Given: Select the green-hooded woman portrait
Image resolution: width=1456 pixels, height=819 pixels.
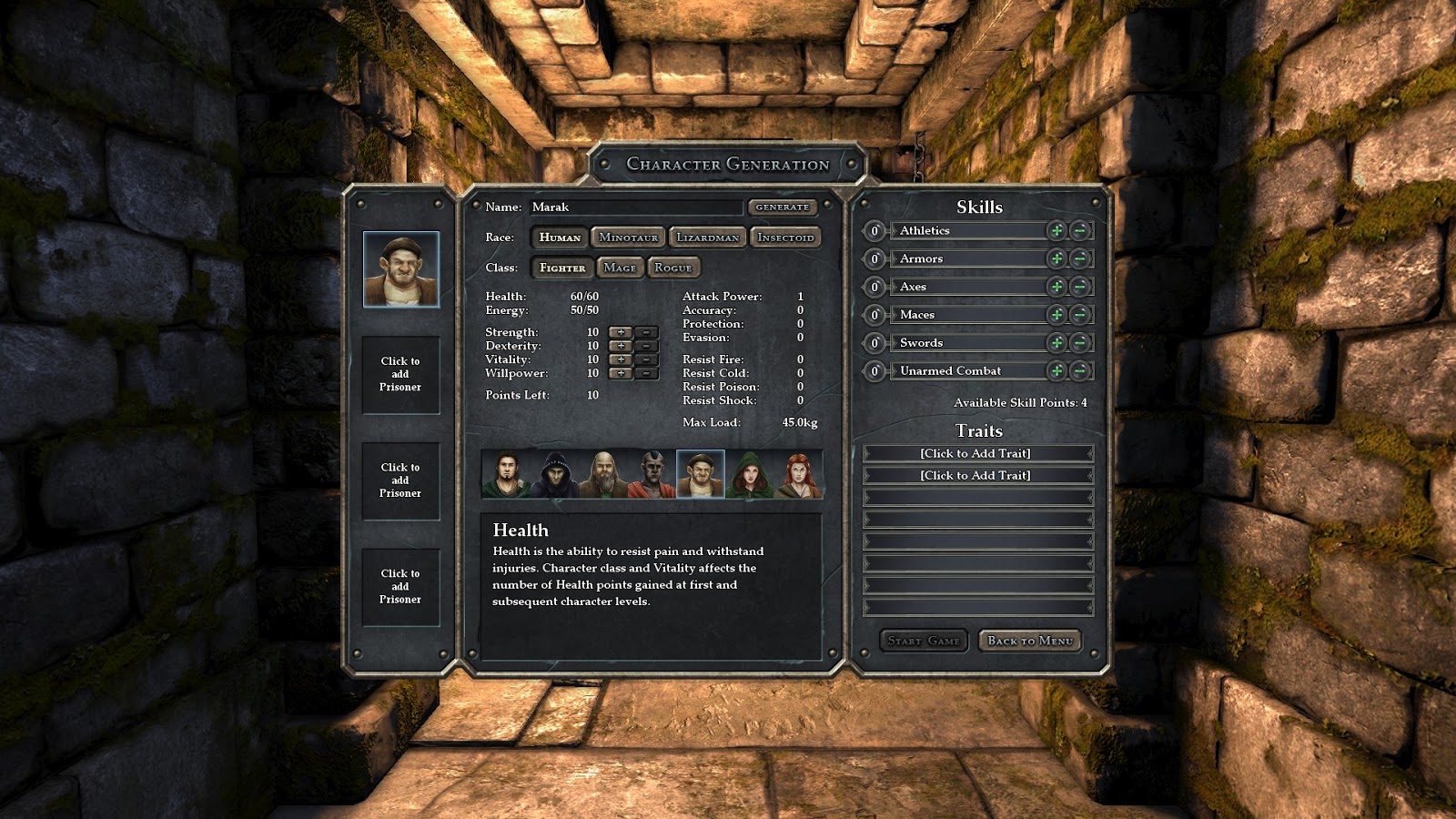Looking at the screenshot, I should [748, 475].
